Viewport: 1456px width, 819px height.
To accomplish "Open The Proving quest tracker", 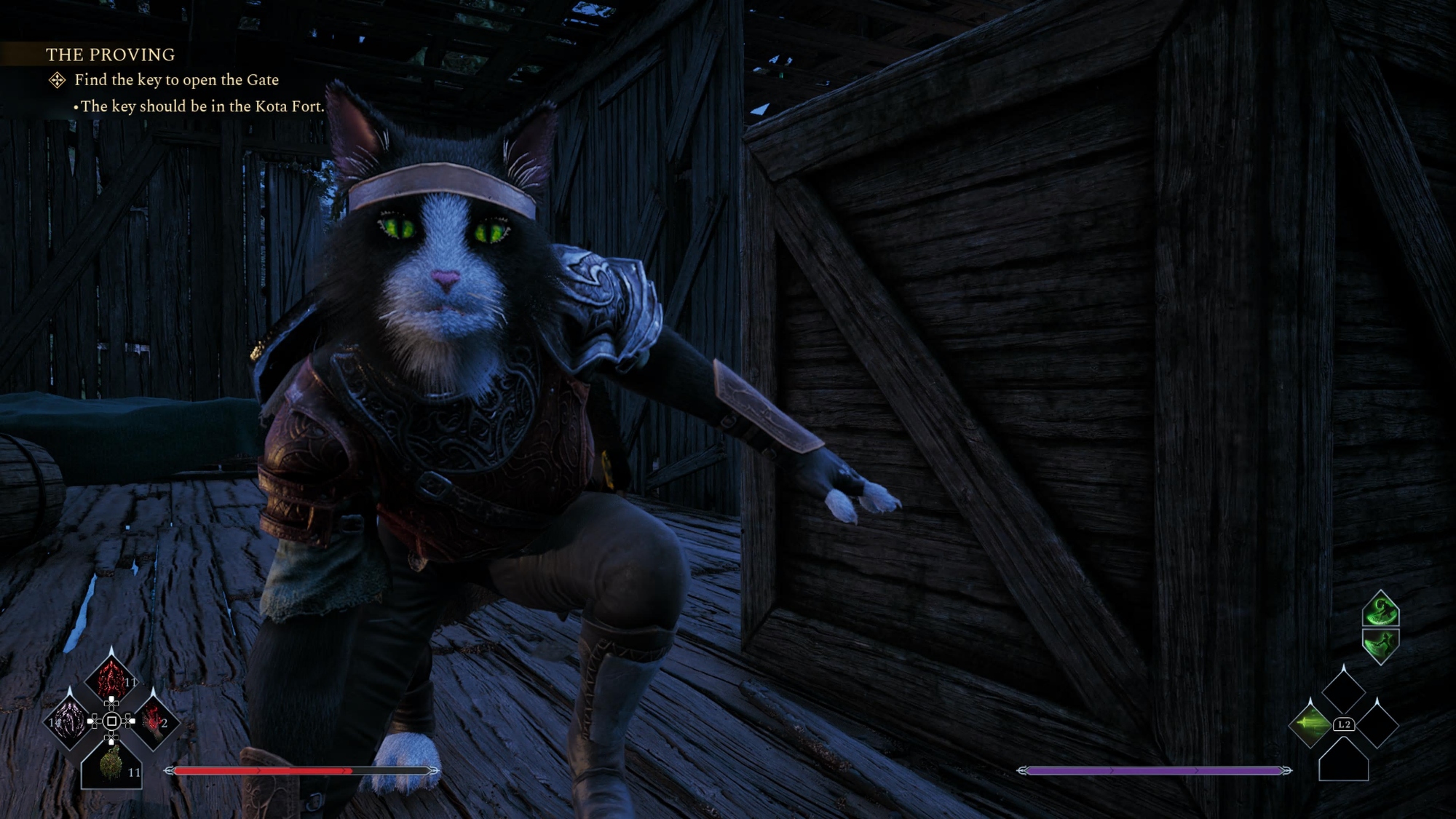I will tap(110, 55).
